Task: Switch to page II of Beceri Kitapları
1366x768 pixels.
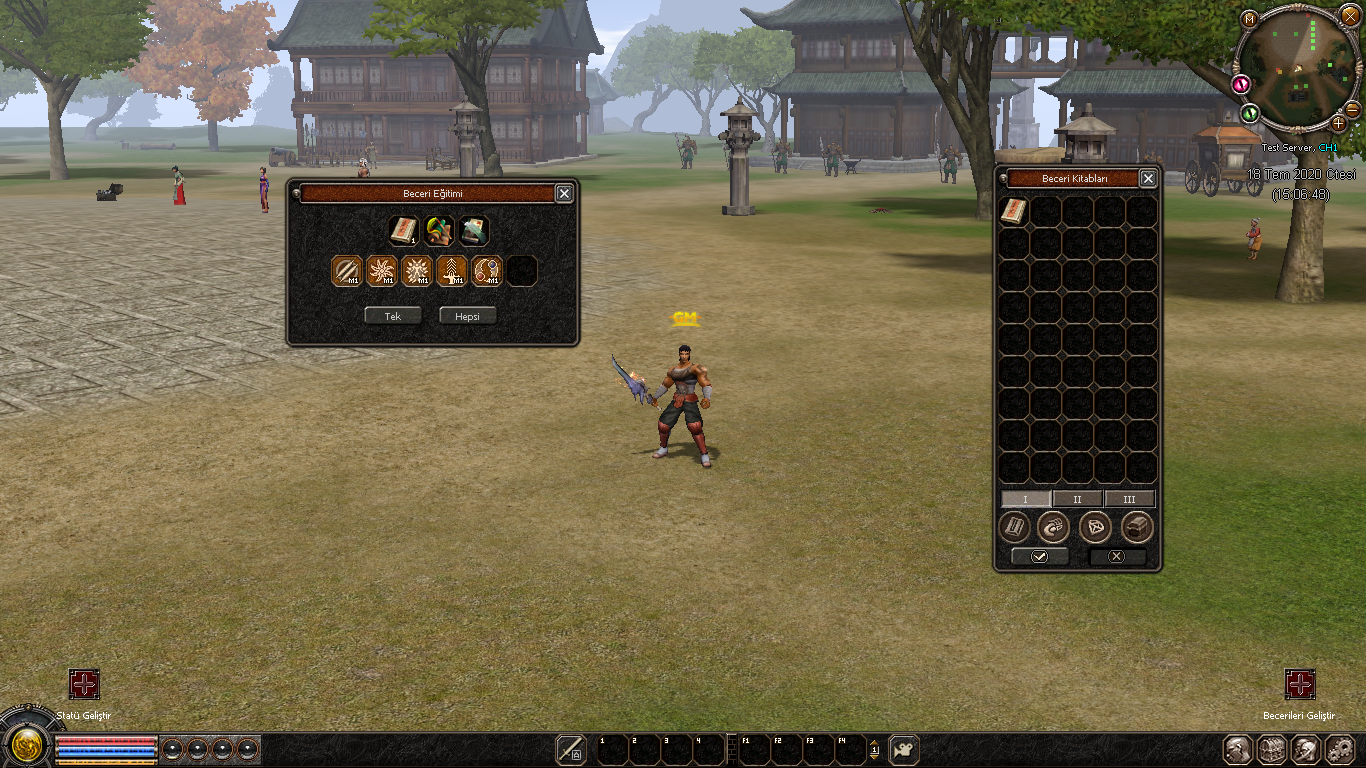Action: [1077, 499]
